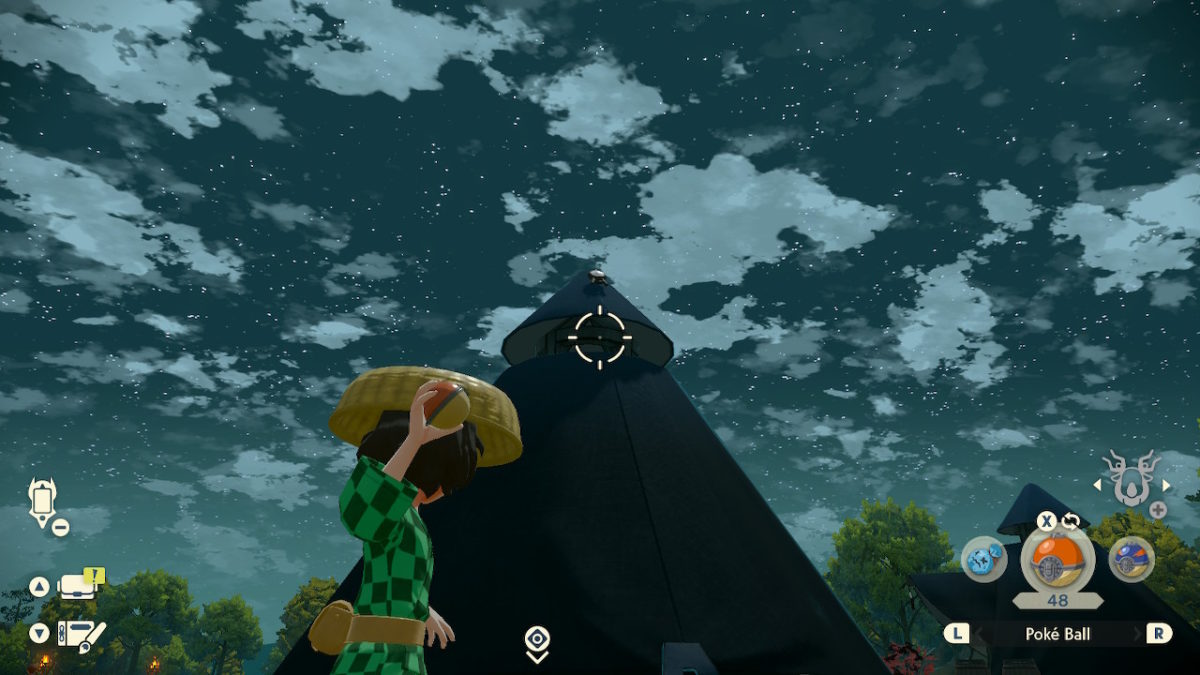This screenshot has width=1200, height=675.
Task: Open the satchel with the yellow alert
Action: pos(80,584)
